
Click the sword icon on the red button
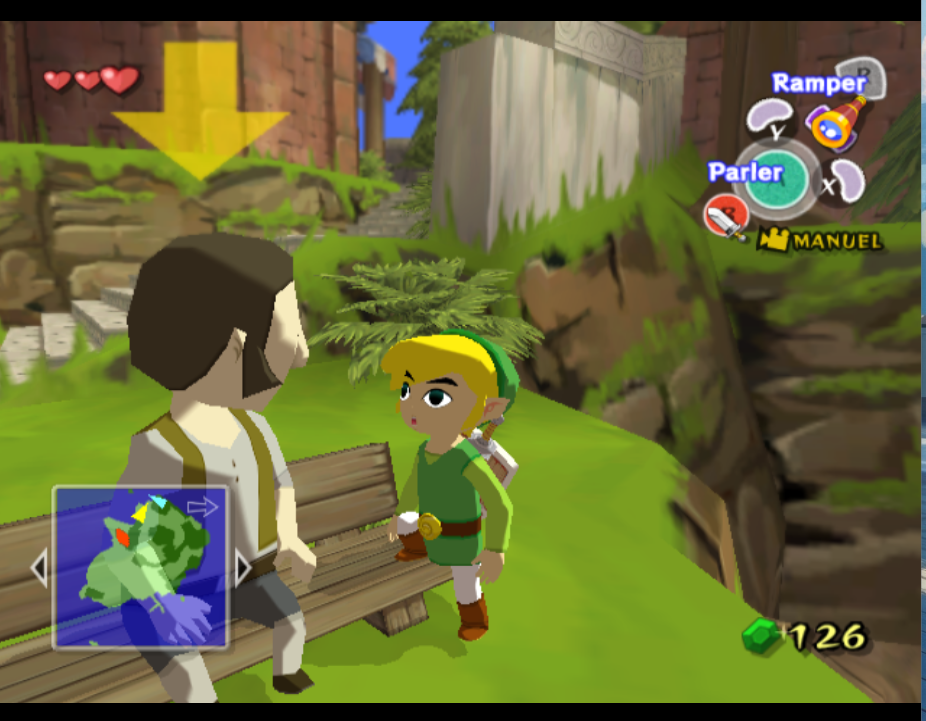[x=724, y=217]
